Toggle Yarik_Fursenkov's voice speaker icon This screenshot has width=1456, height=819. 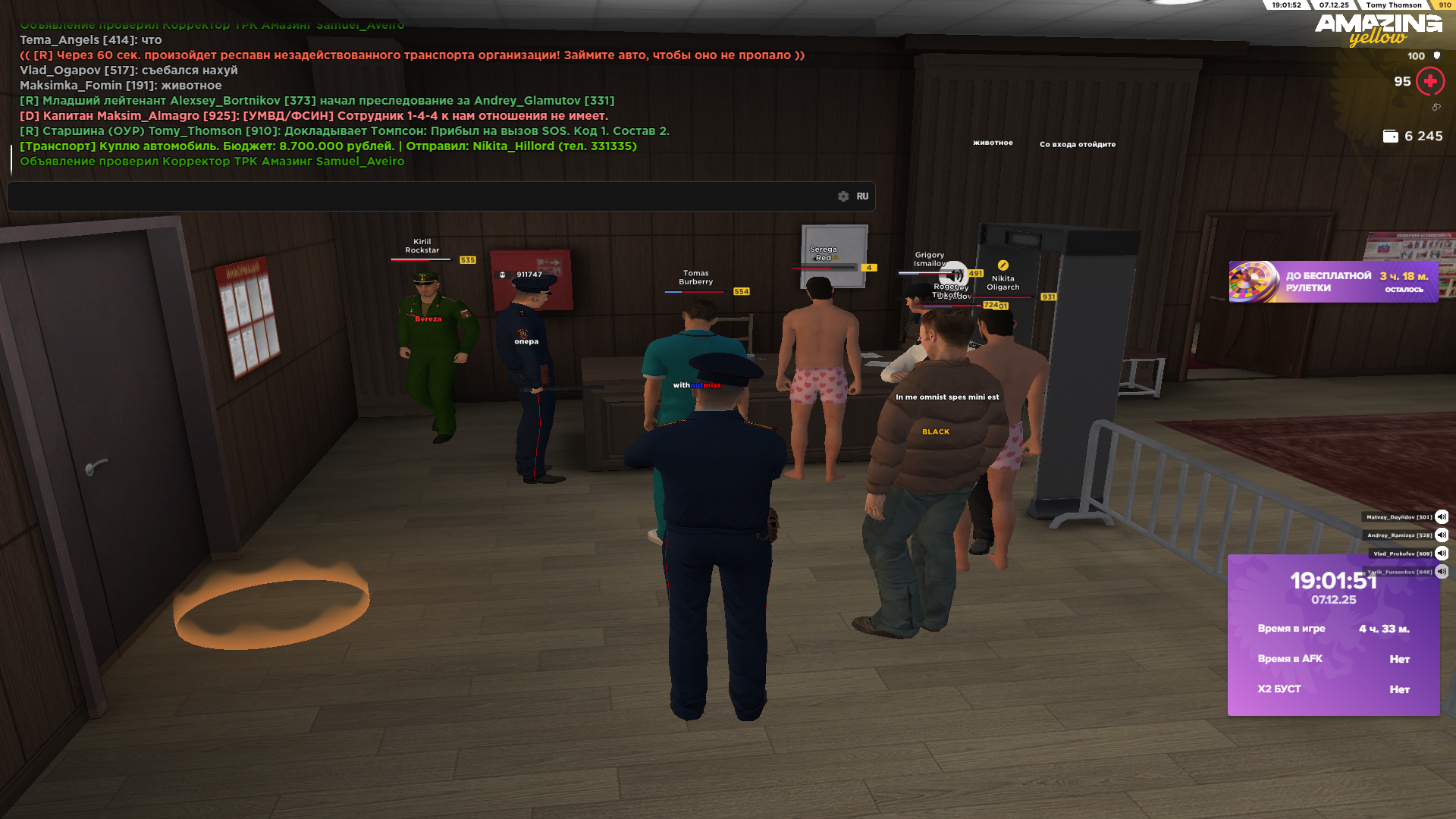(1442, 572)
